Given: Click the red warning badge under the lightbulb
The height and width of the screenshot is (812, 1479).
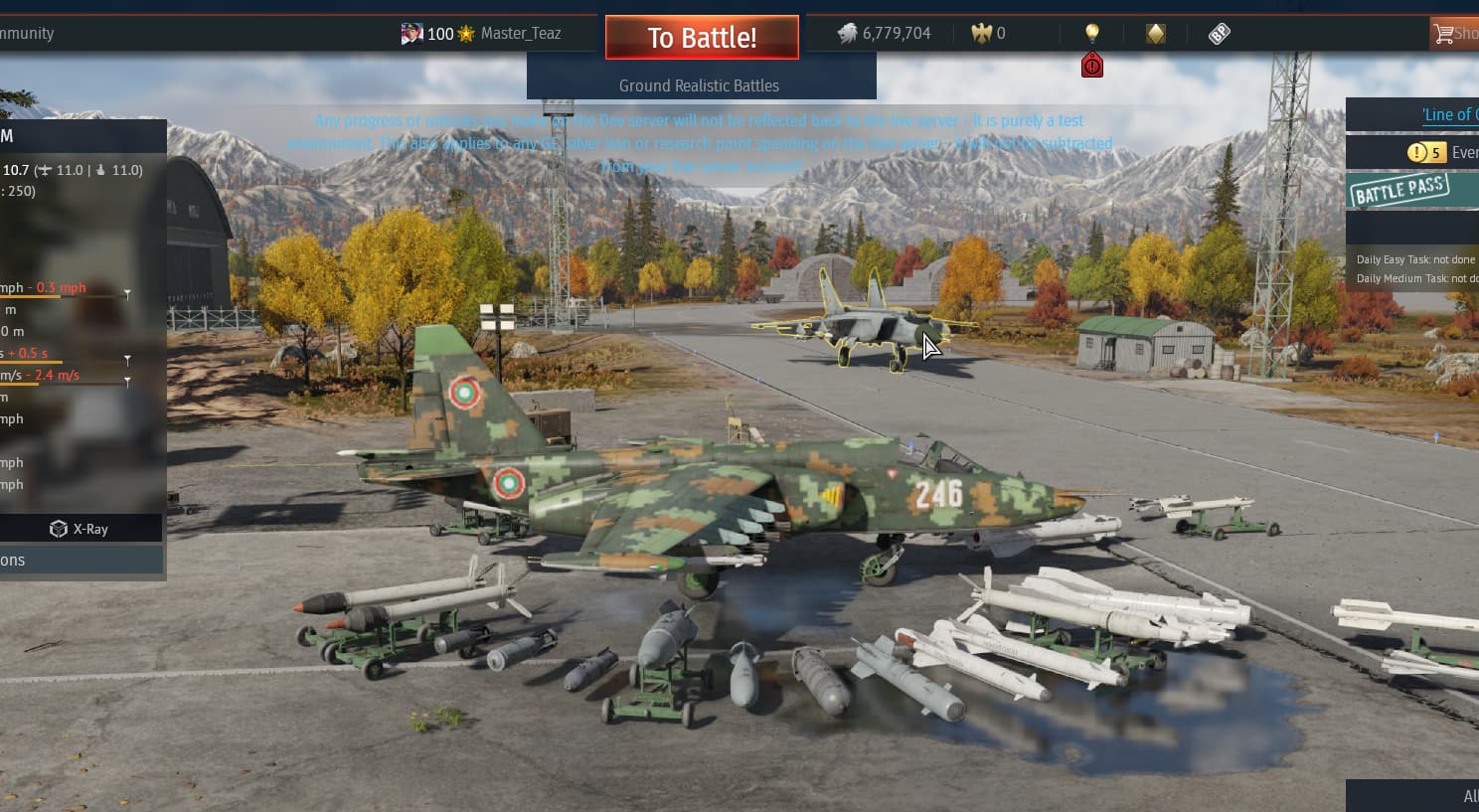Looking at the screenshot, I should click(x=1092, y=66).
